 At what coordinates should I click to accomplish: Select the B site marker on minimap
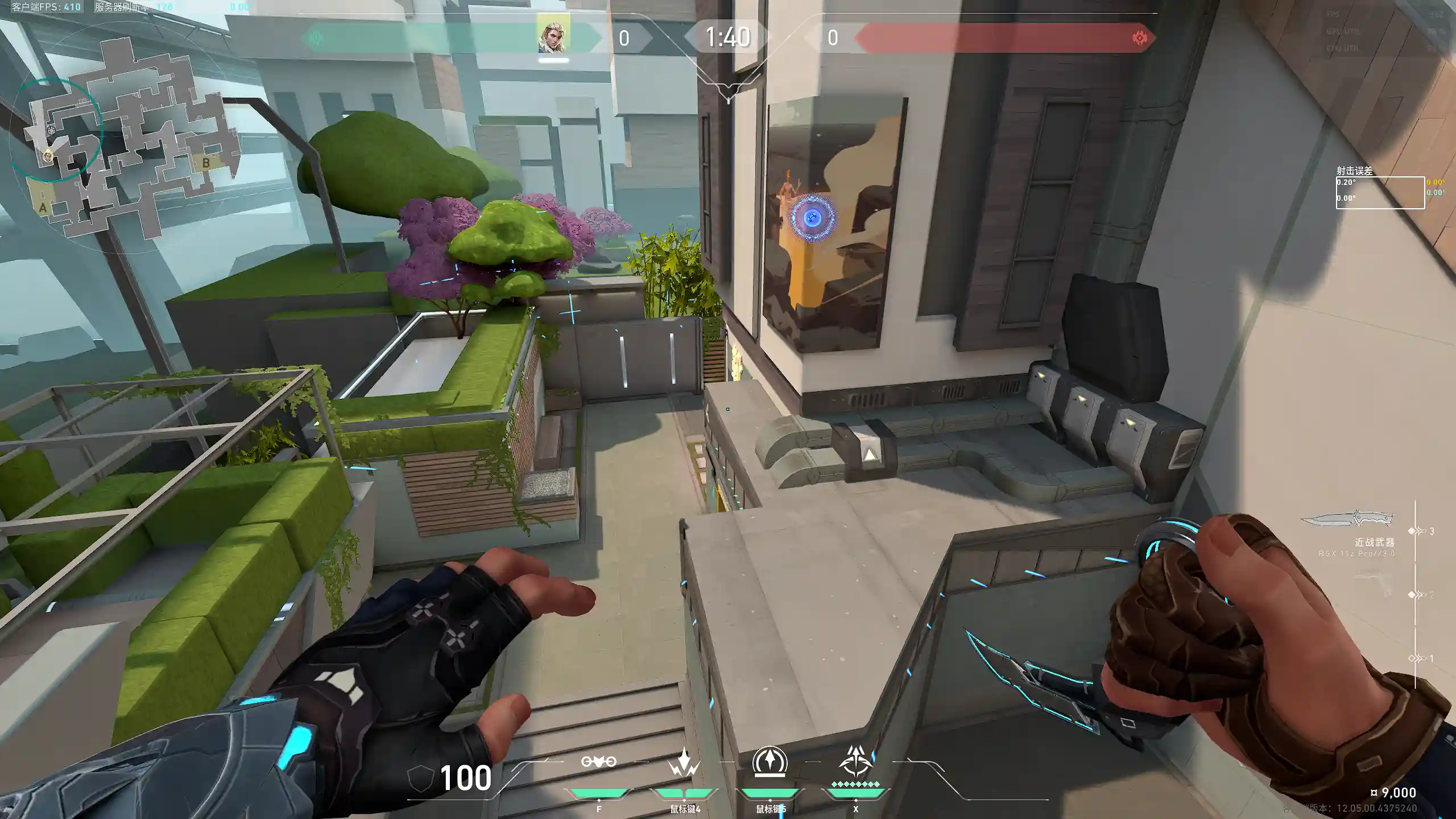coord(206,163)
